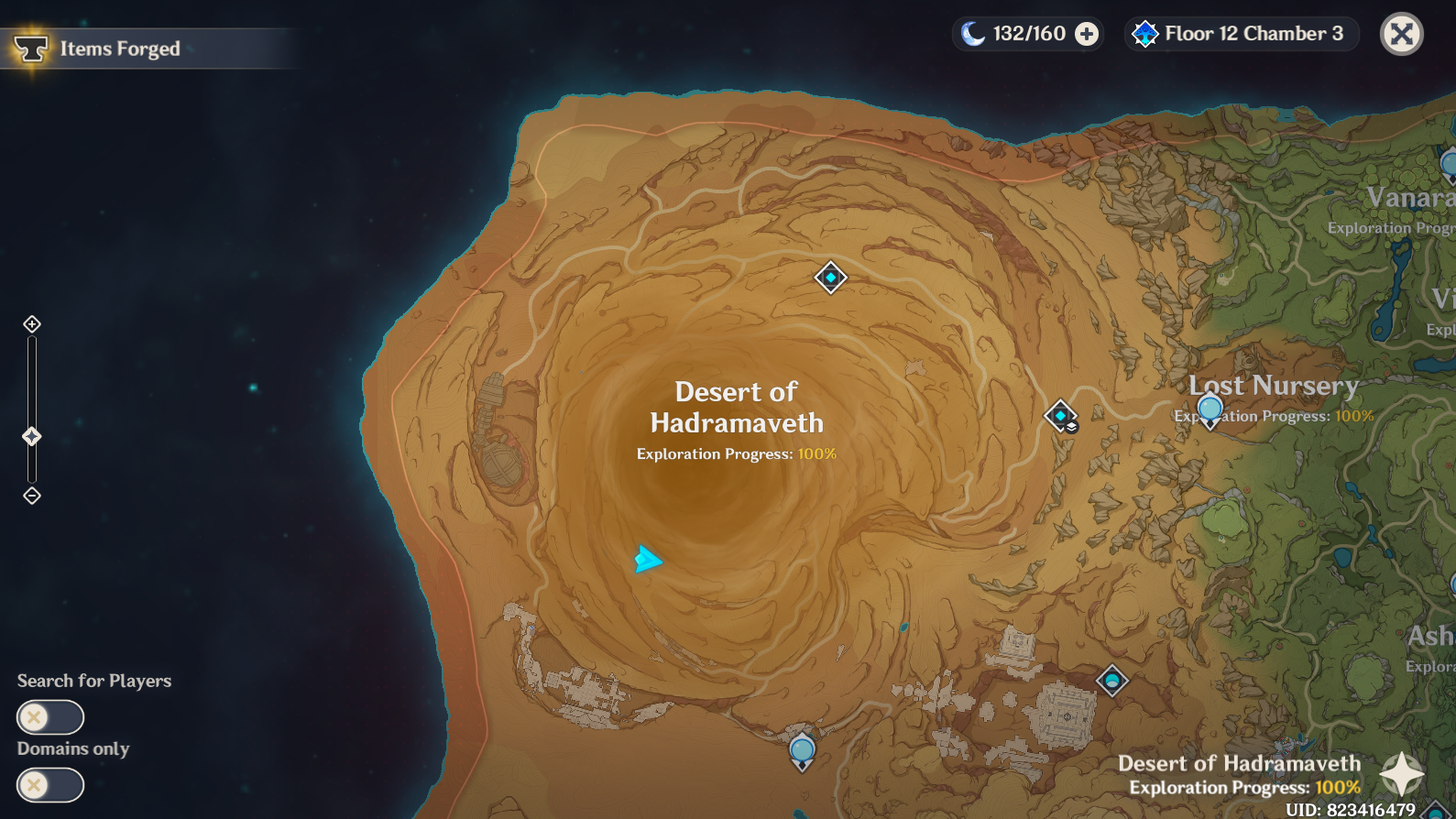Select the player arrow marker in the crater
Viewport: 1456px width, 819px height.
tap(646, 556)
